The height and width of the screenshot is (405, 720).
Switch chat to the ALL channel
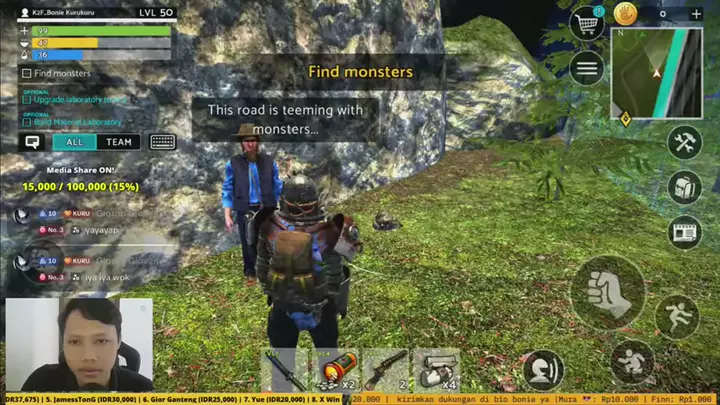[75, 142]
